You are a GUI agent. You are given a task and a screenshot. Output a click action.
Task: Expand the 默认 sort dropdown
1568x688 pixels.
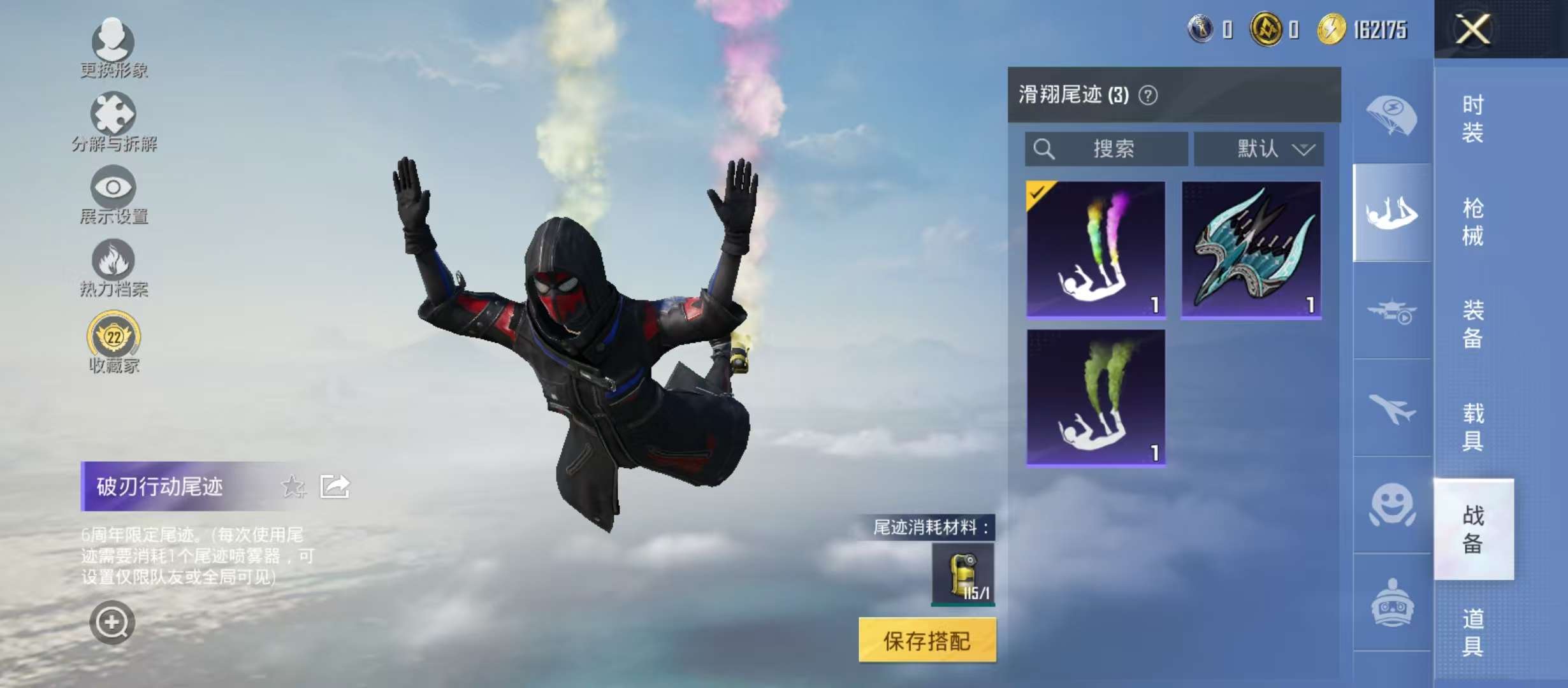(1259, 150)
